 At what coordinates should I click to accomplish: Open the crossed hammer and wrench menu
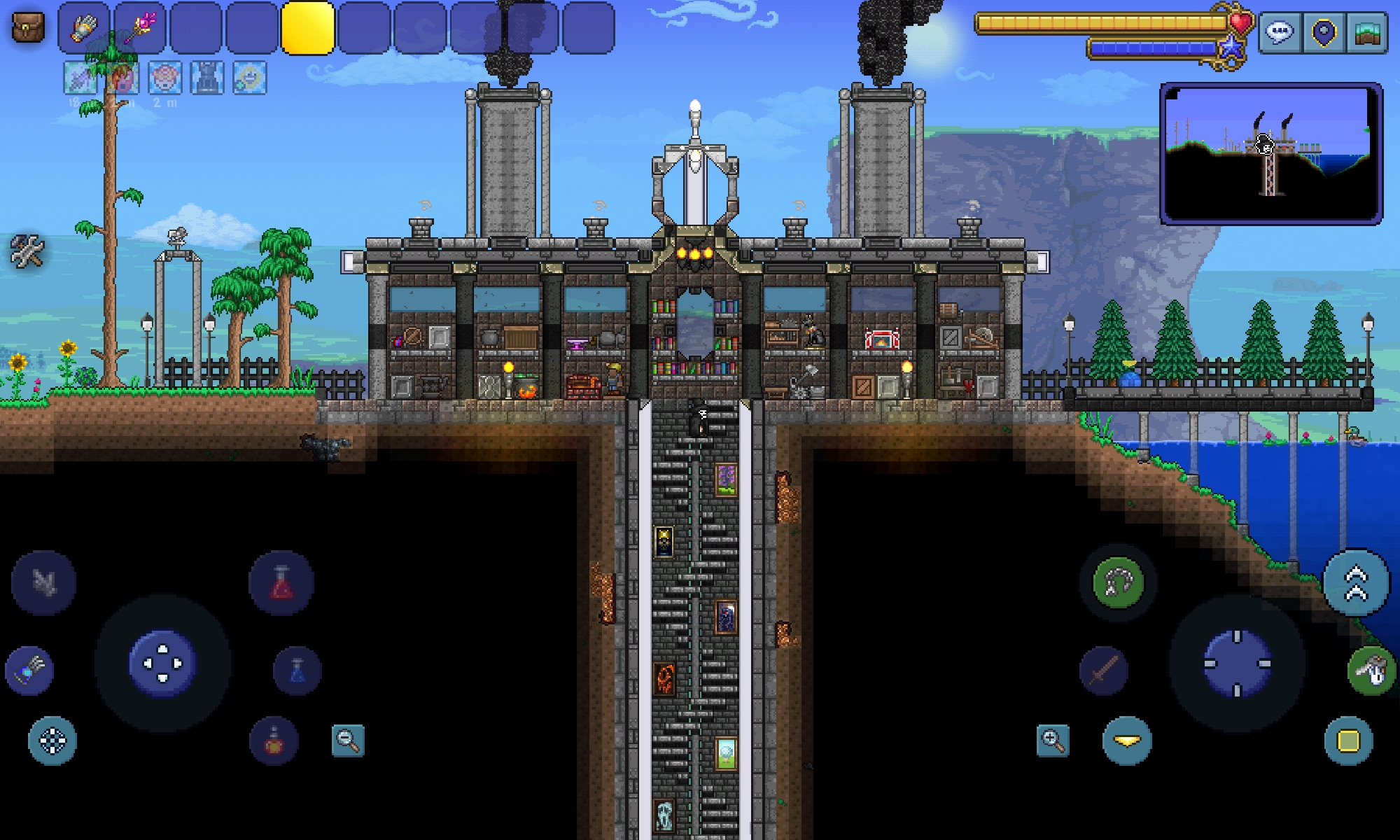[28, 251]
